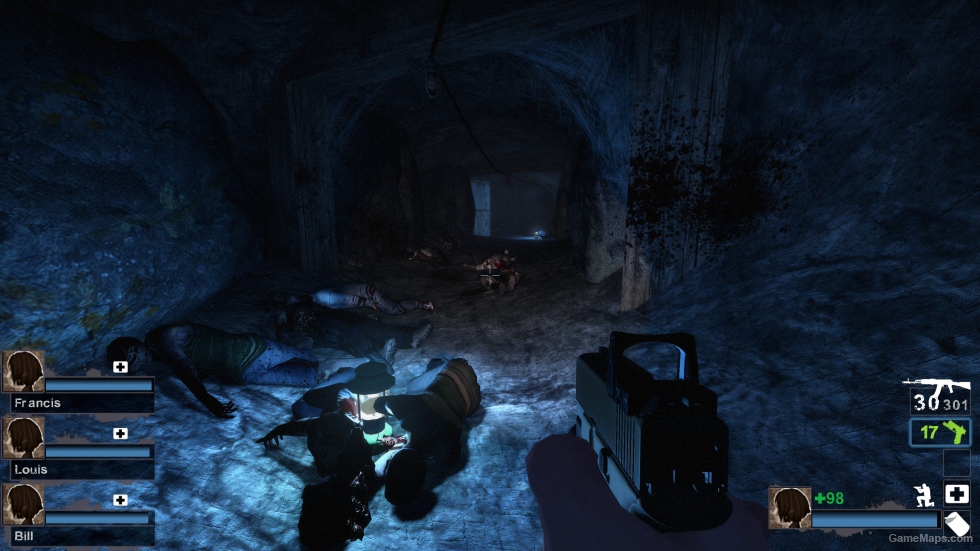Click Francis's teammate portrait
980x551 pixels.
click(x=23, y=371)
